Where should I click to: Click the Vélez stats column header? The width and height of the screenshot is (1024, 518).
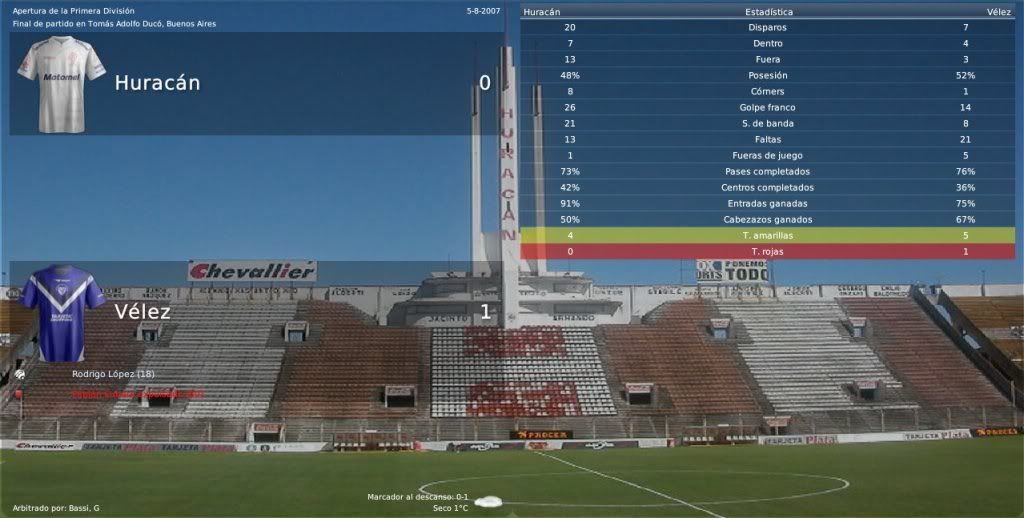coord(998,11)
